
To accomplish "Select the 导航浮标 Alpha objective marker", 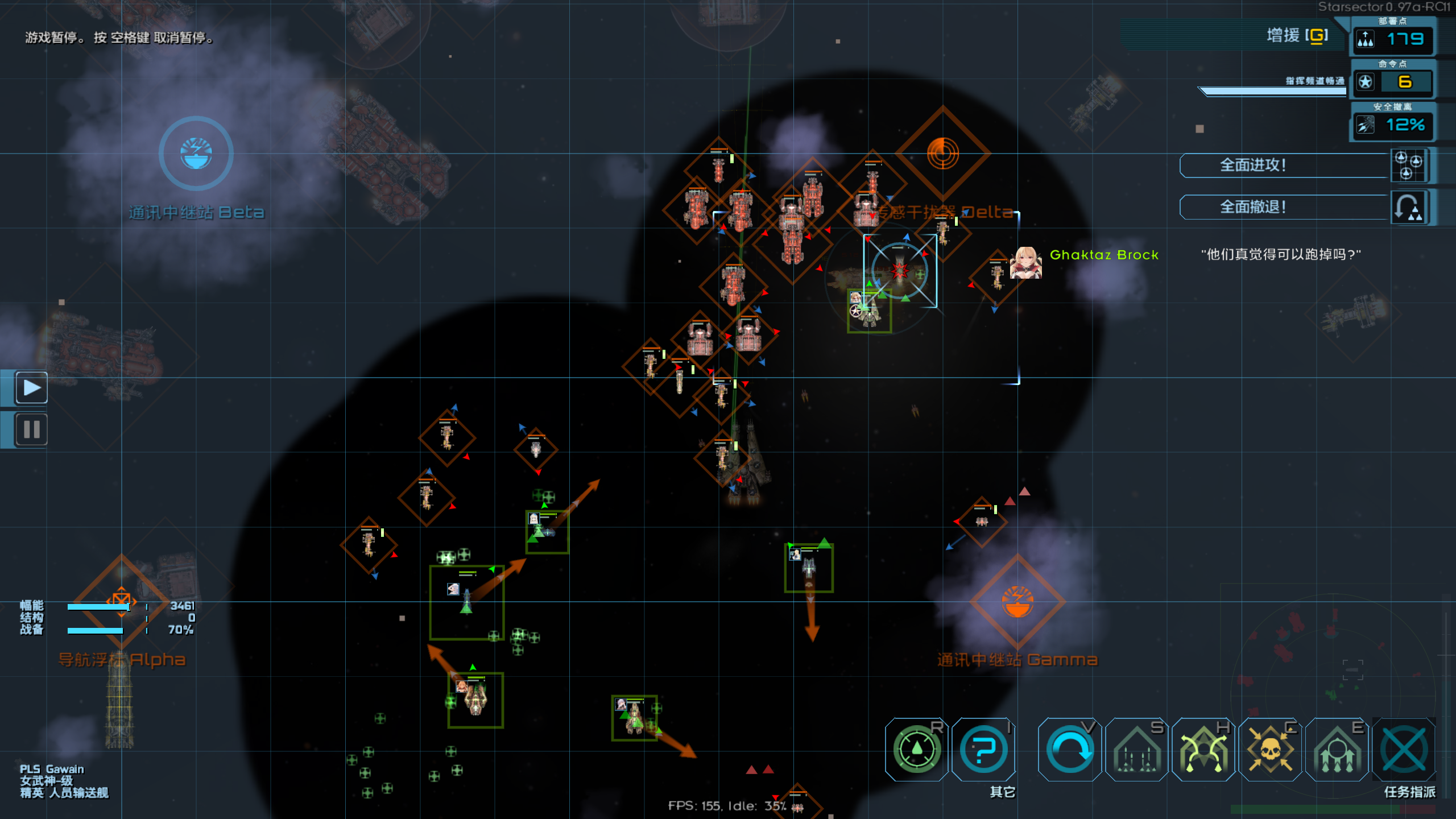I will [x=121, y=601].
